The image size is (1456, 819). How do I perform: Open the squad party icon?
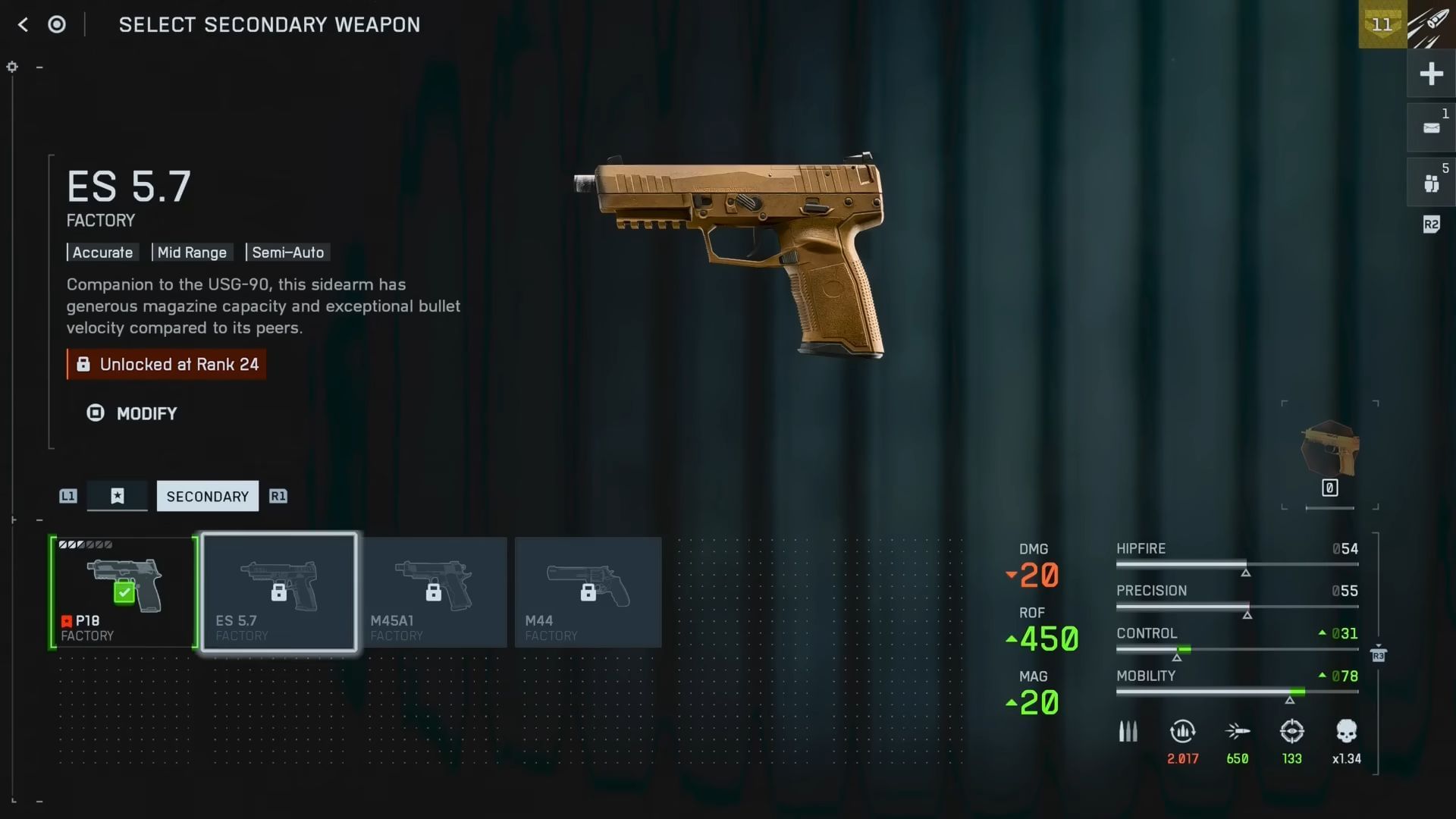[1431, 183]
